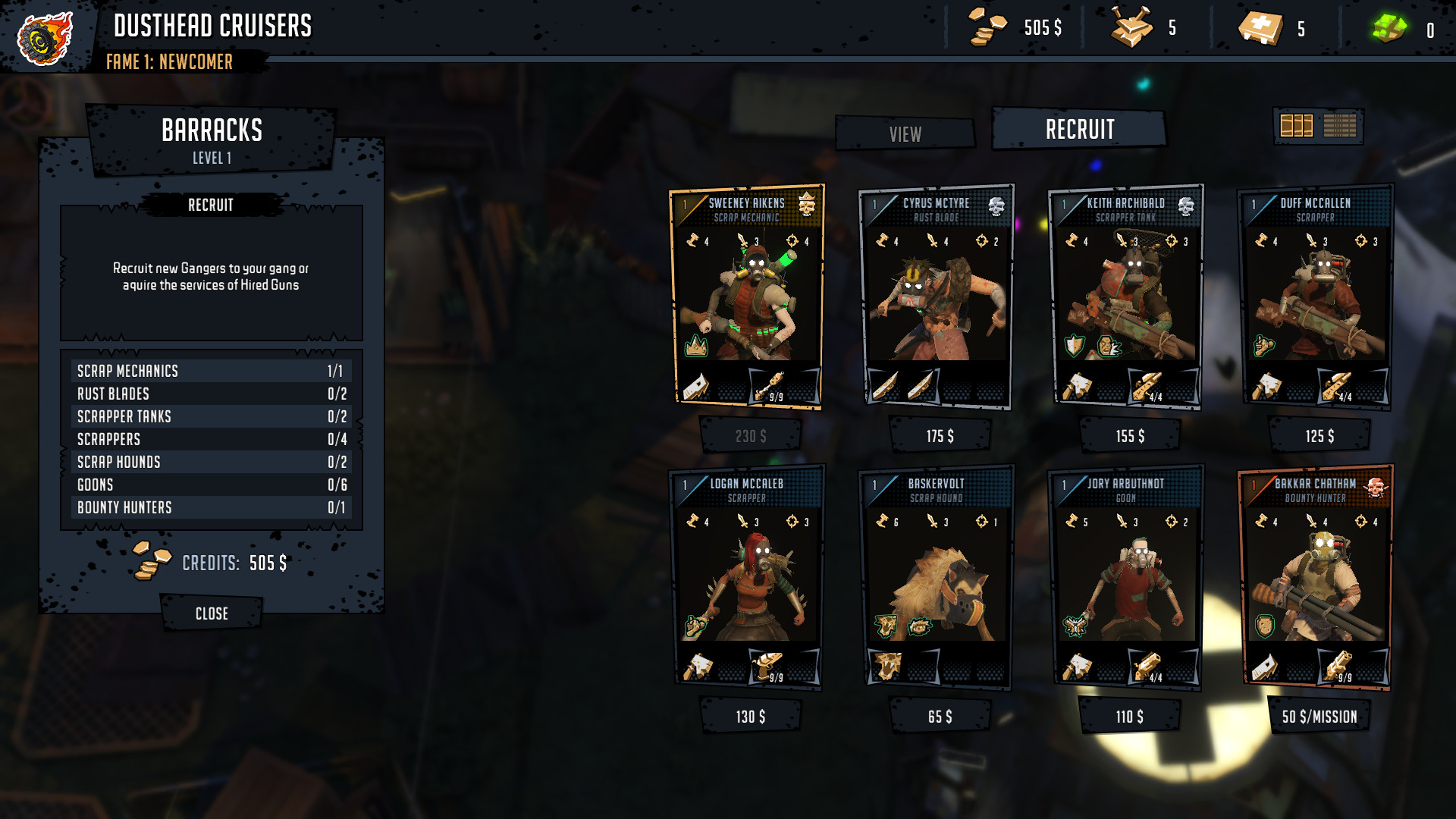Recruit Logan McCaleb for 130 $
Screen dimensions: 1456x819
click(750, 717)
